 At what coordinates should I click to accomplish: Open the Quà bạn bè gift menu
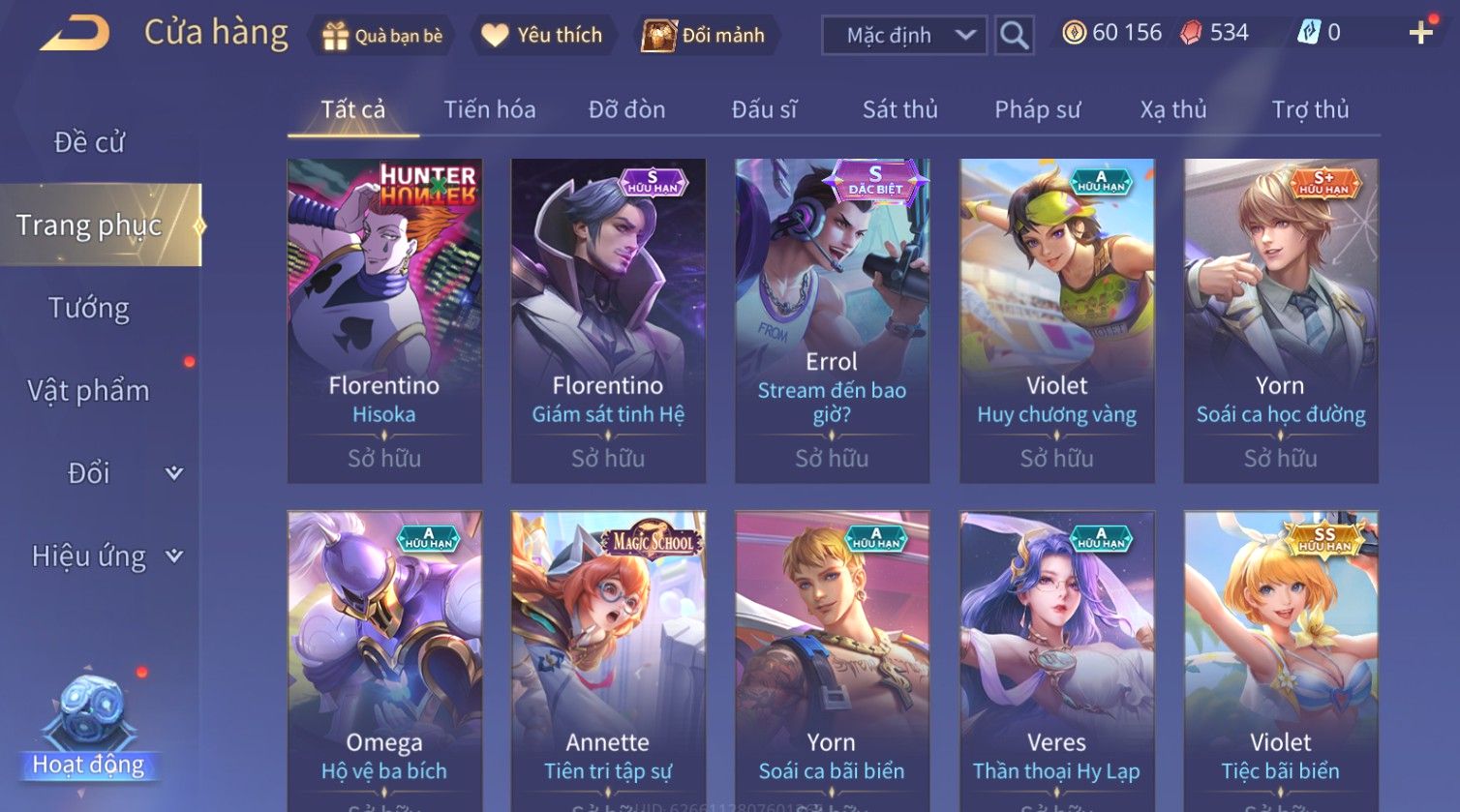pyautogui.click(x=381, y=36)
